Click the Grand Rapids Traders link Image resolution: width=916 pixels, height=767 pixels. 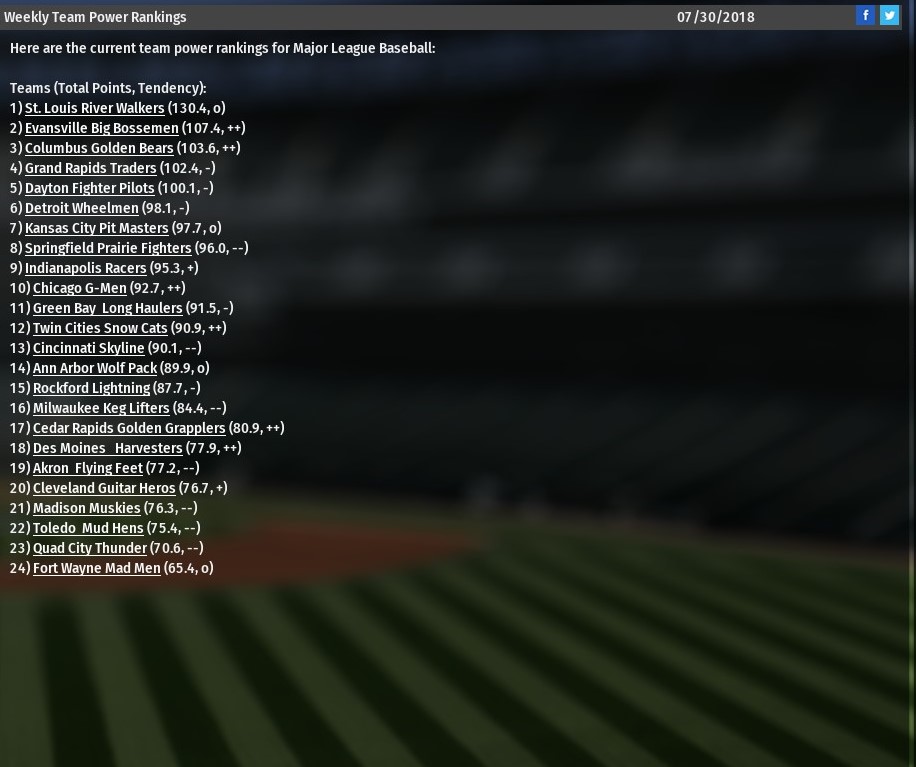90,168
